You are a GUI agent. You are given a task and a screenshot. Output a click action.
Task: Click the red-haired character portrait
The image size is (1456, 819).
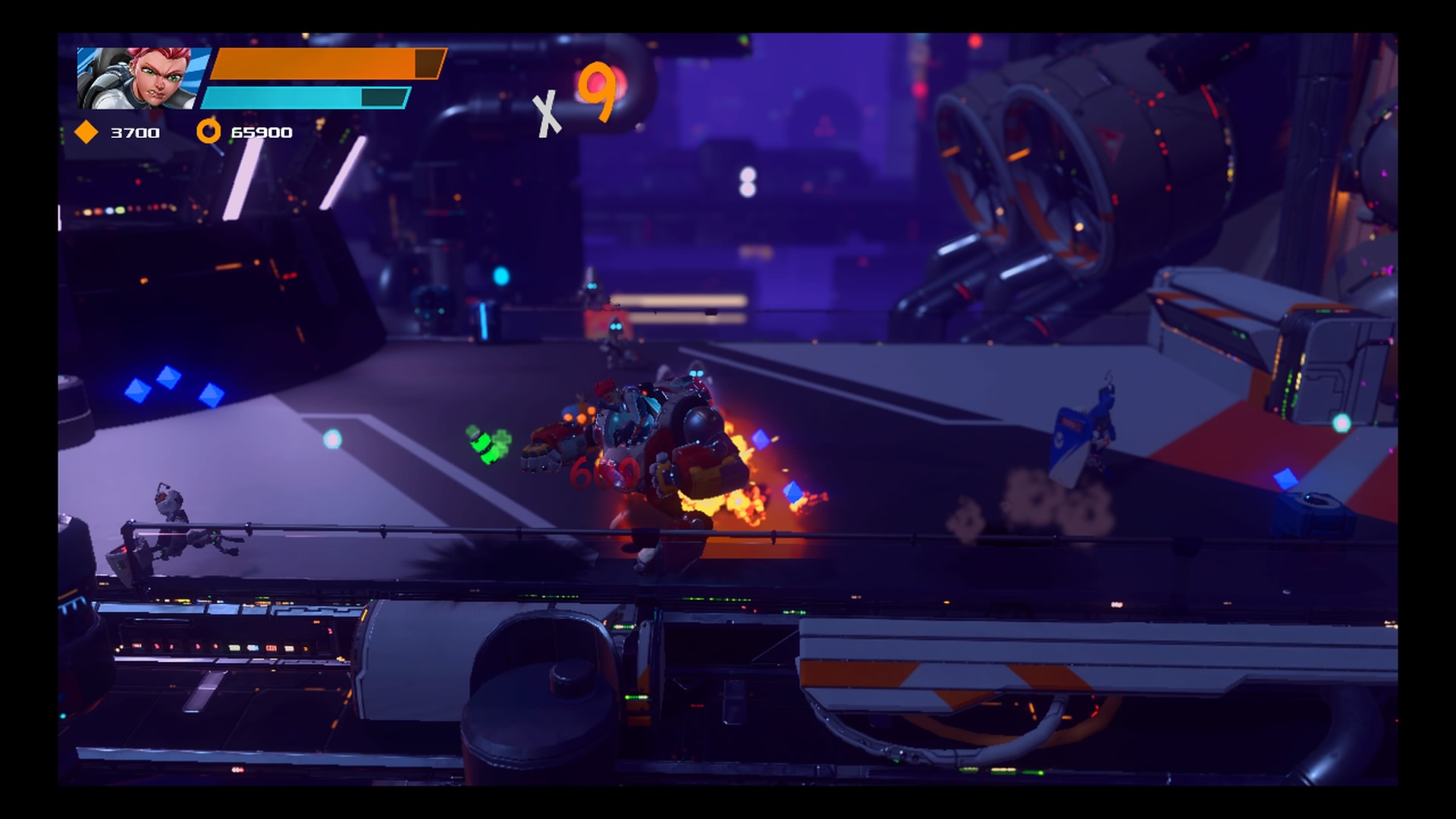[142, 78]
